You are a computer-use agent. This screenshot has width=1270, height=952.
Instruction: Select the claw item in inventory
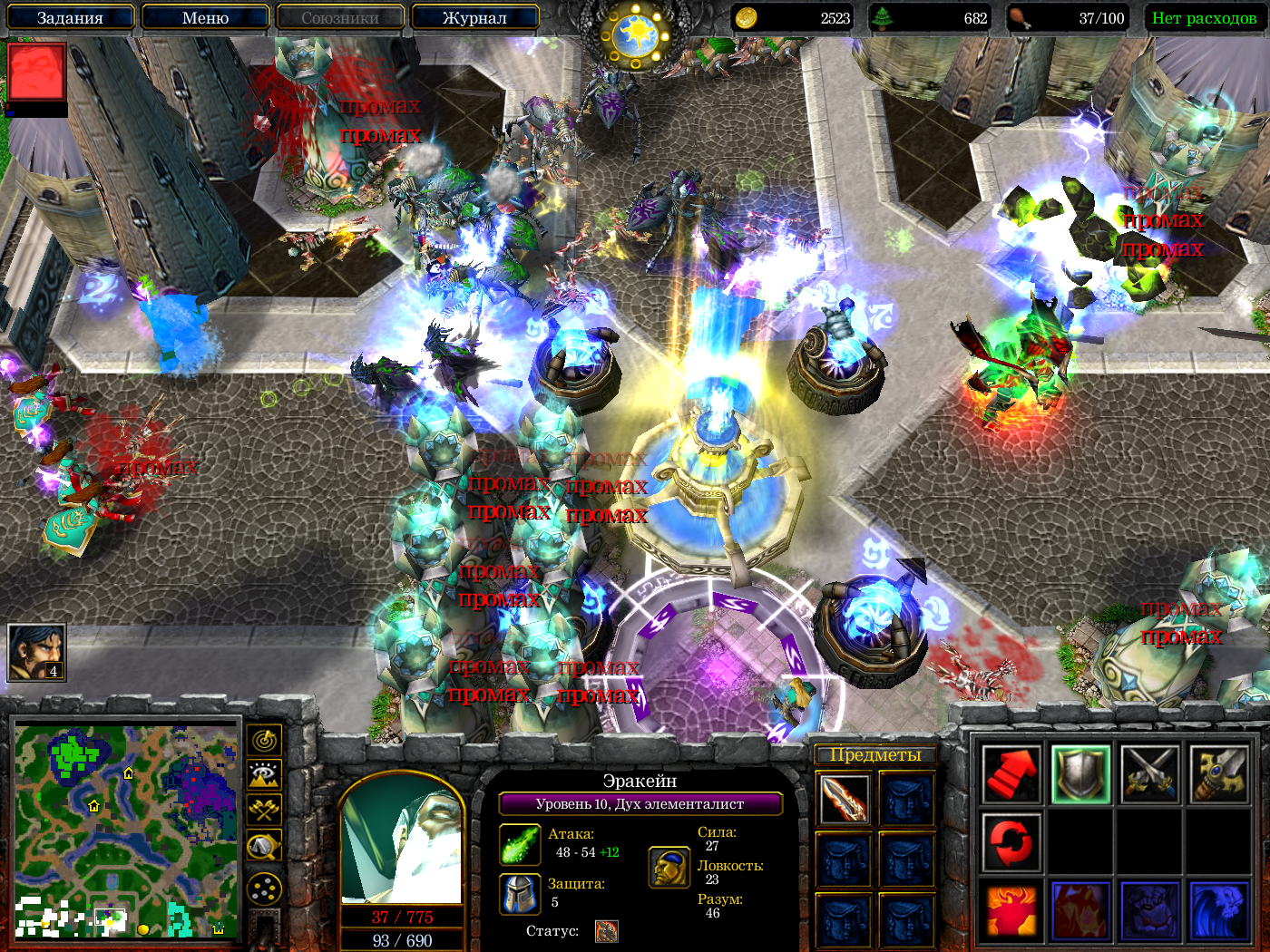point(844,799)
